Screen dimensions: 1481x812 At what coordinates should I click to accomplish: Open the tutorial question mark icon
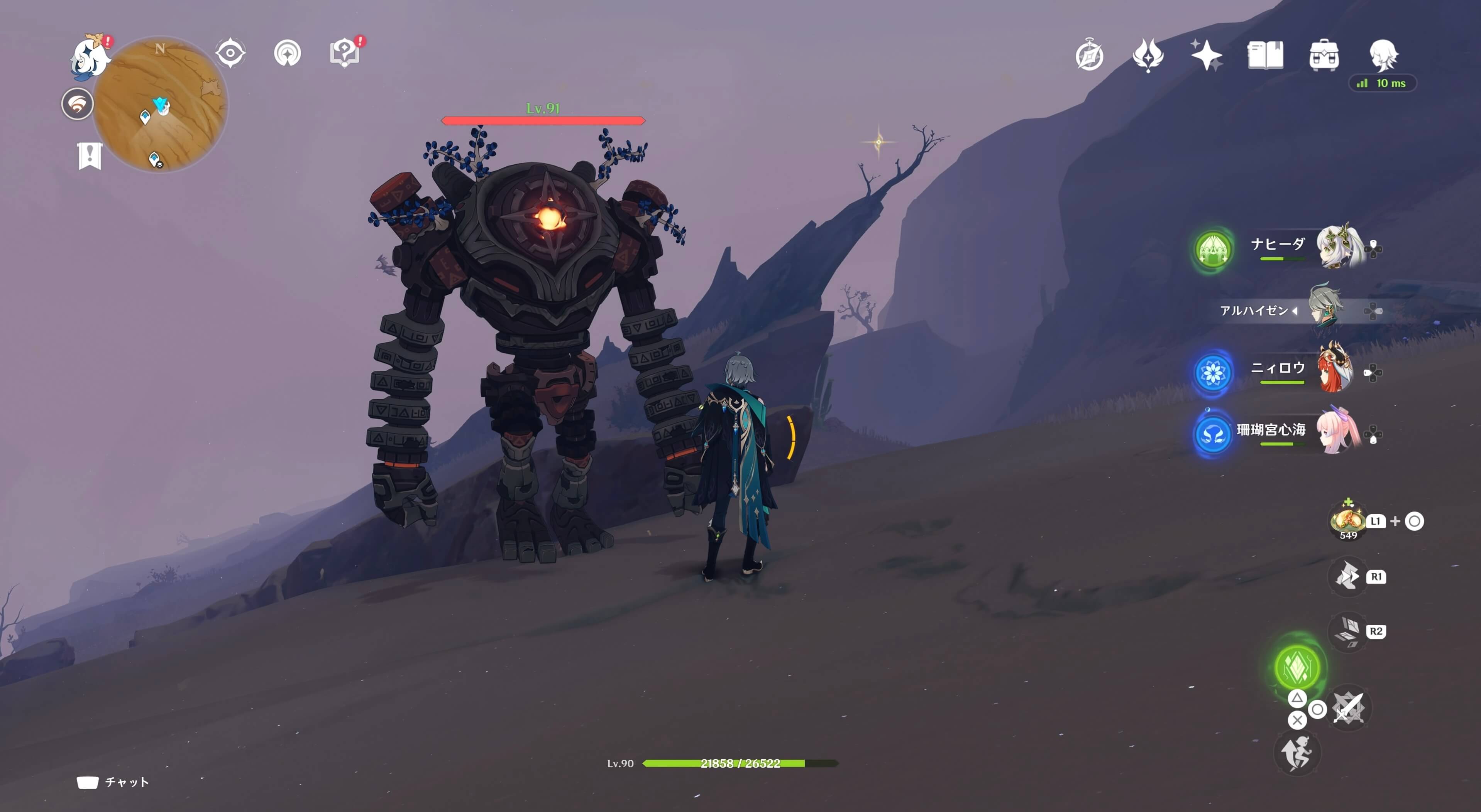(x=344, y=54)
